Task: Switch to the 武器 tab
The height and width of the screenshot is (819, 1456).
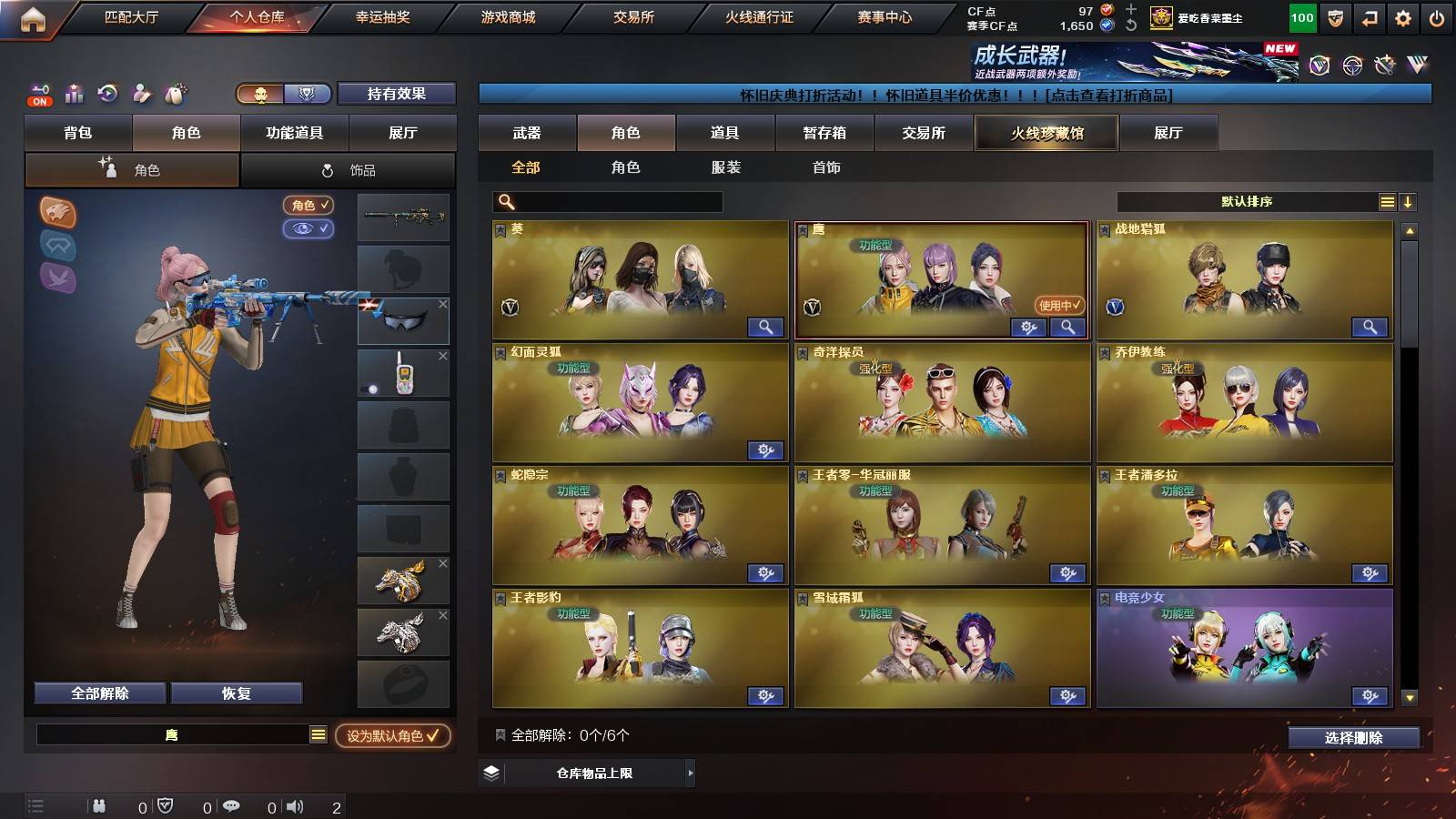Action: click(528, 133)
